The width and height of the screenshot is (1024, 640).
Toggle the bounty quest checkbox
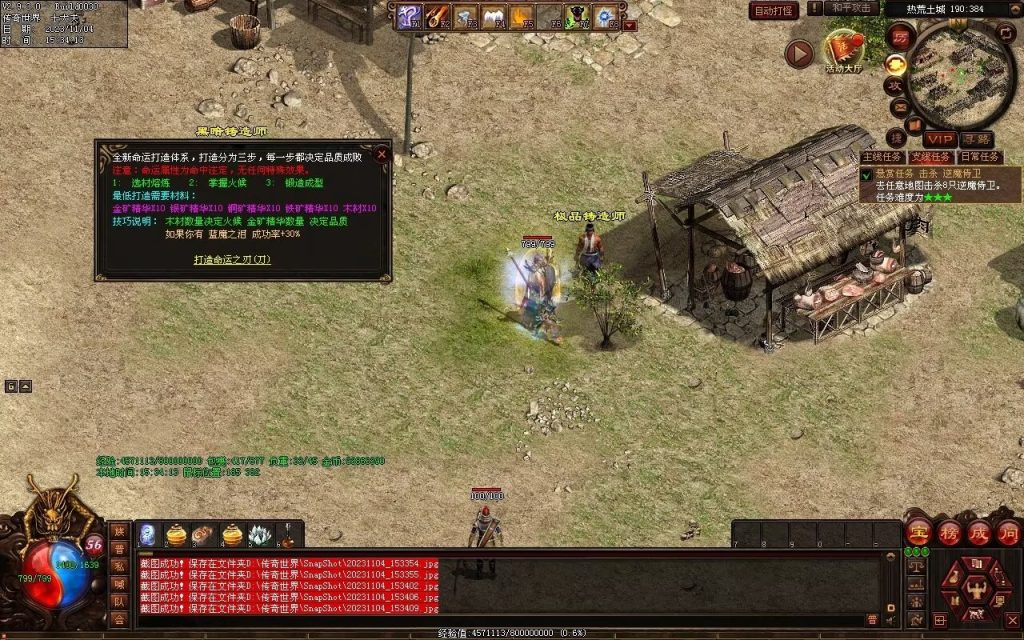click(866, 174)
